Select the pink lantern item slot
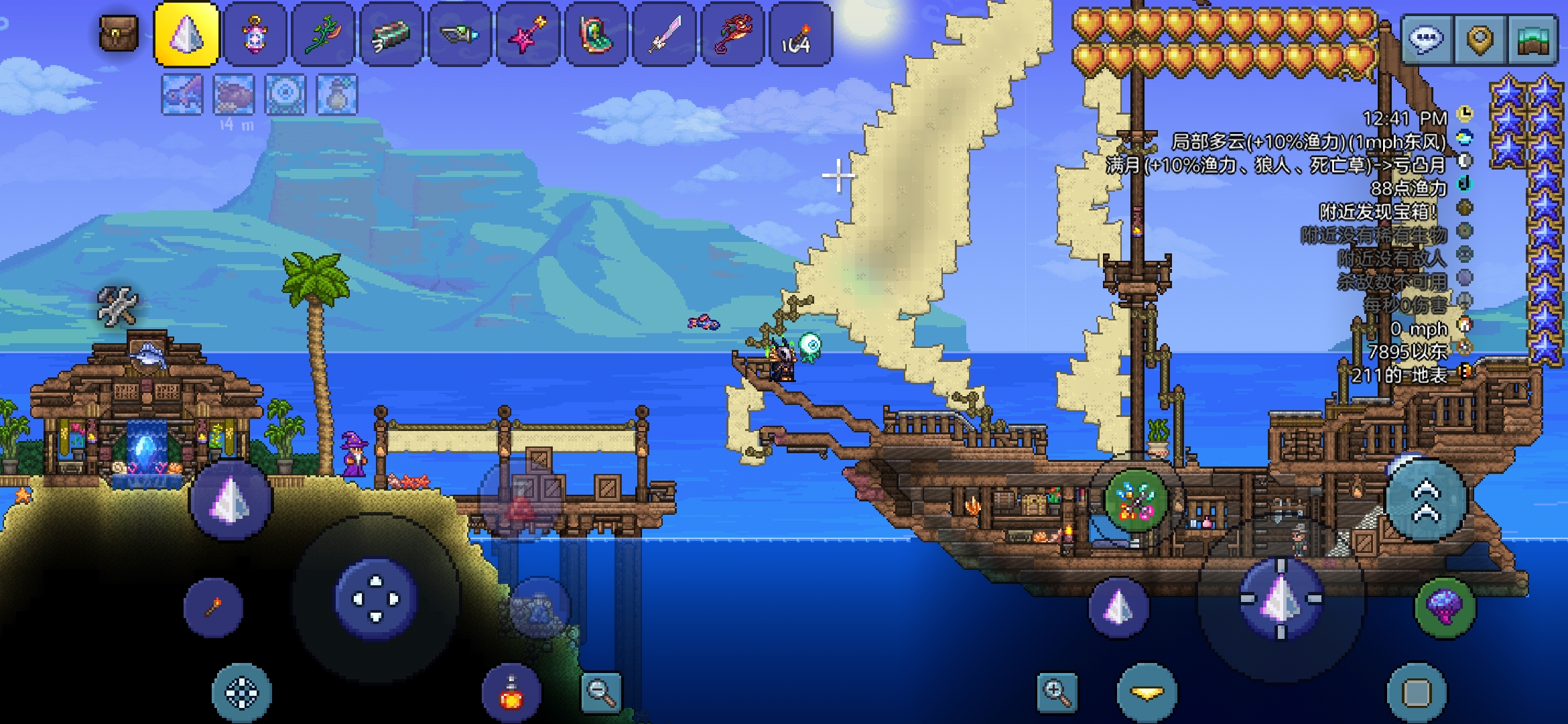This screenshot has width=1568, height=724. [255, 34]
